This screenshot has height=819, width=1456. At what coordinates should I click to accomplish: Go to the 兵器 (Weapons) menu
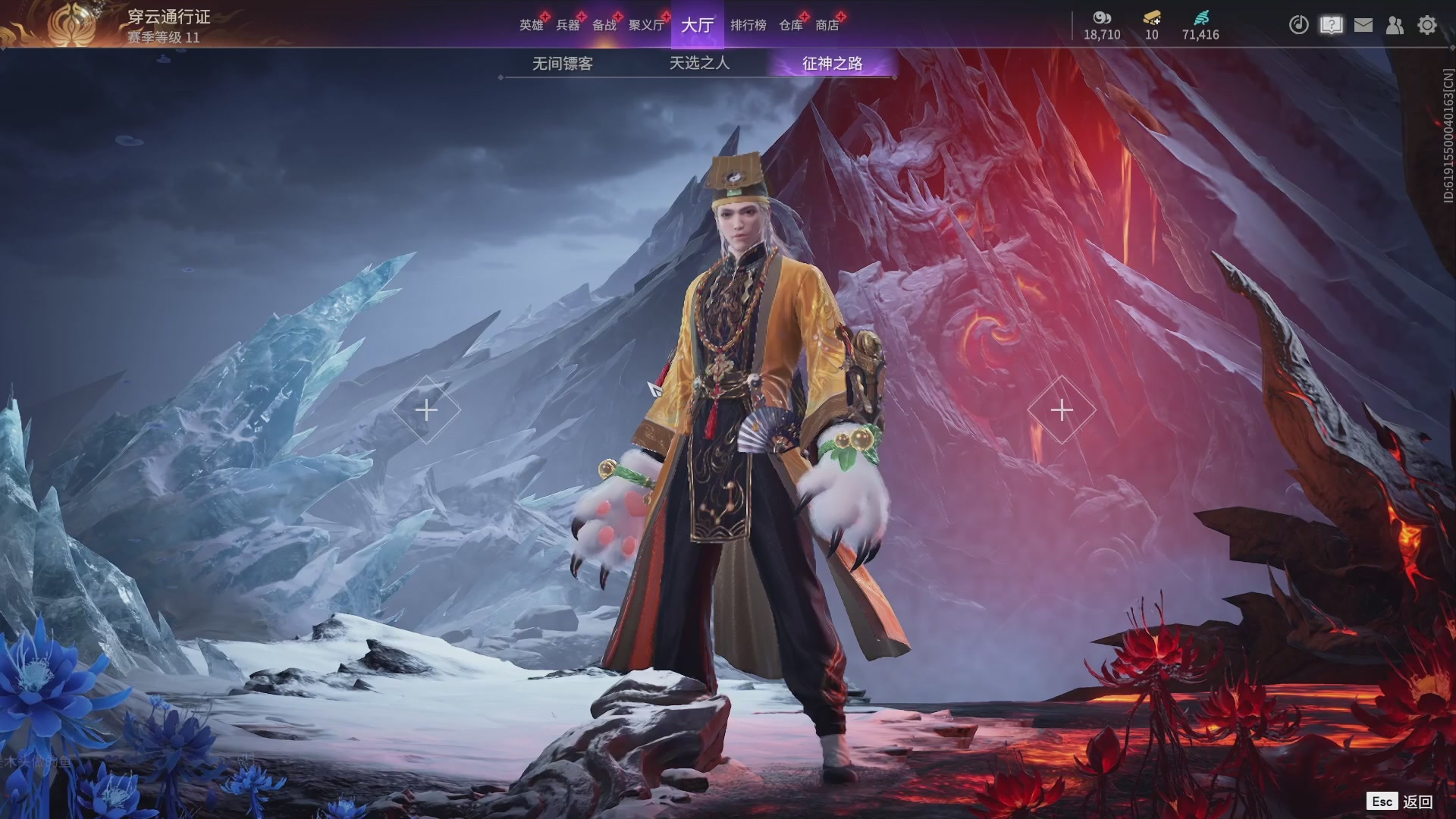567,25
